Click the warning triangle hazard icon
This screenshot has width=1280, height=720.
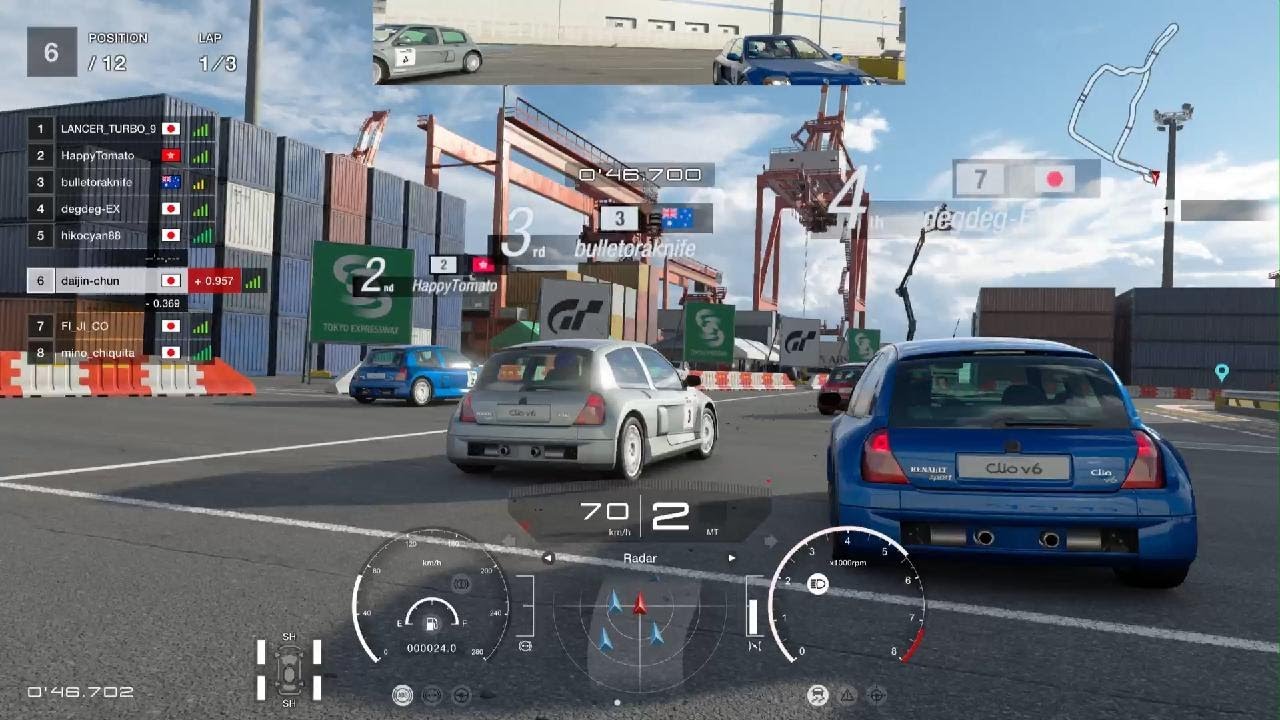[847, 695]
